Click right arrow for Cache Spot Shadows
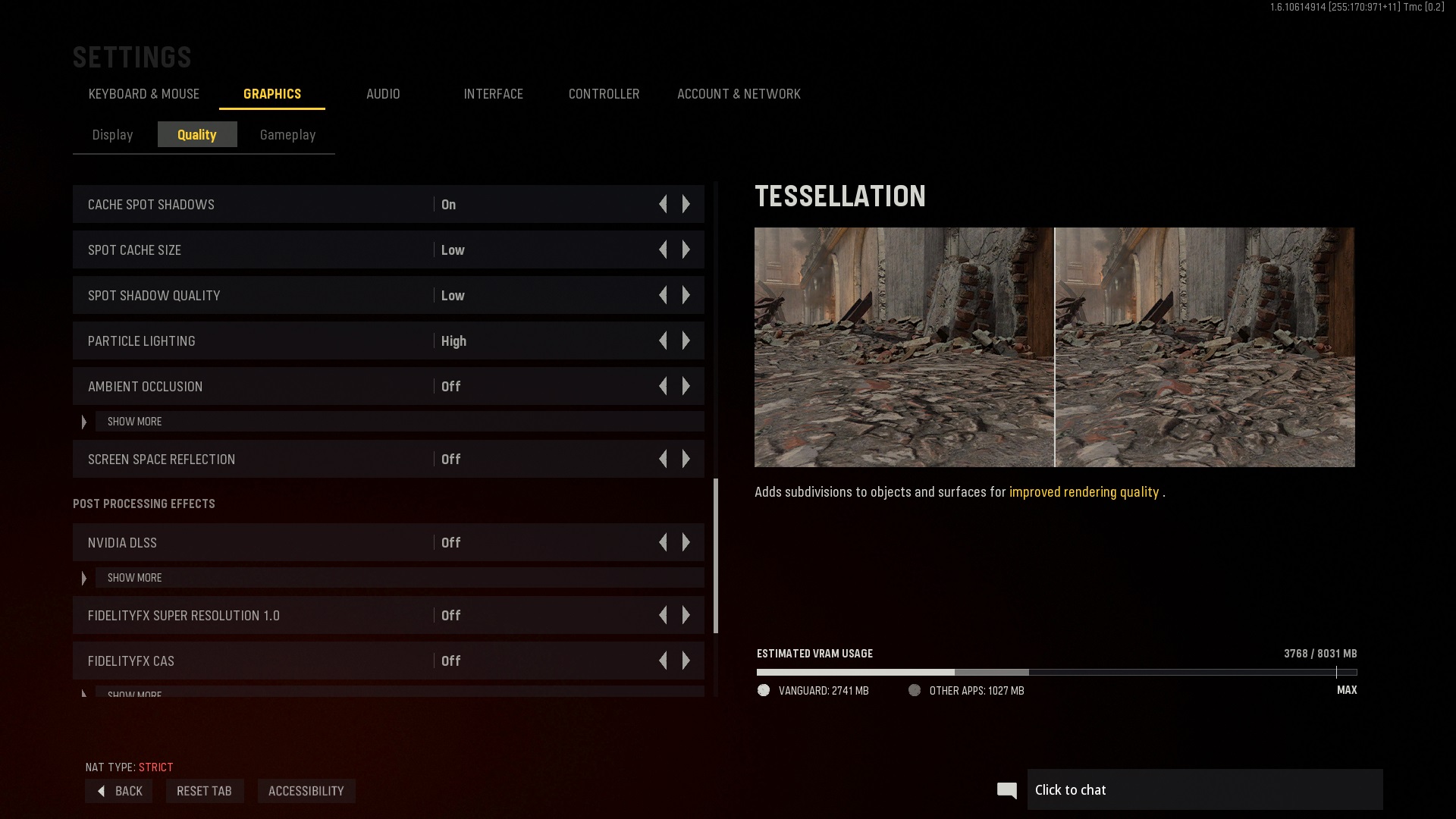The width and height of the screenshot is (1456, 819). (686, 205)
